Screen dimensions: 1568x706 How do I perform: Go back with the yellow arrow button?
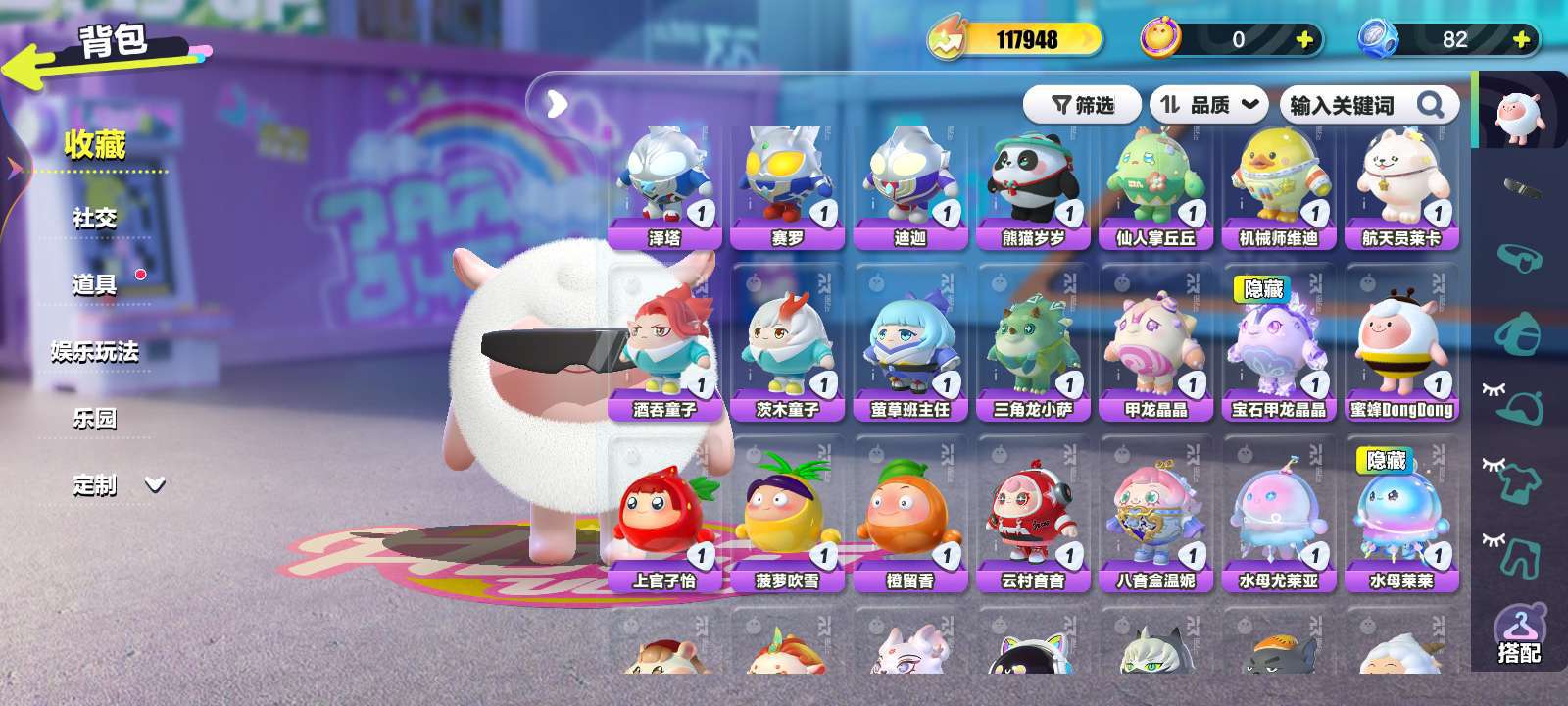(x=29, y=69)
